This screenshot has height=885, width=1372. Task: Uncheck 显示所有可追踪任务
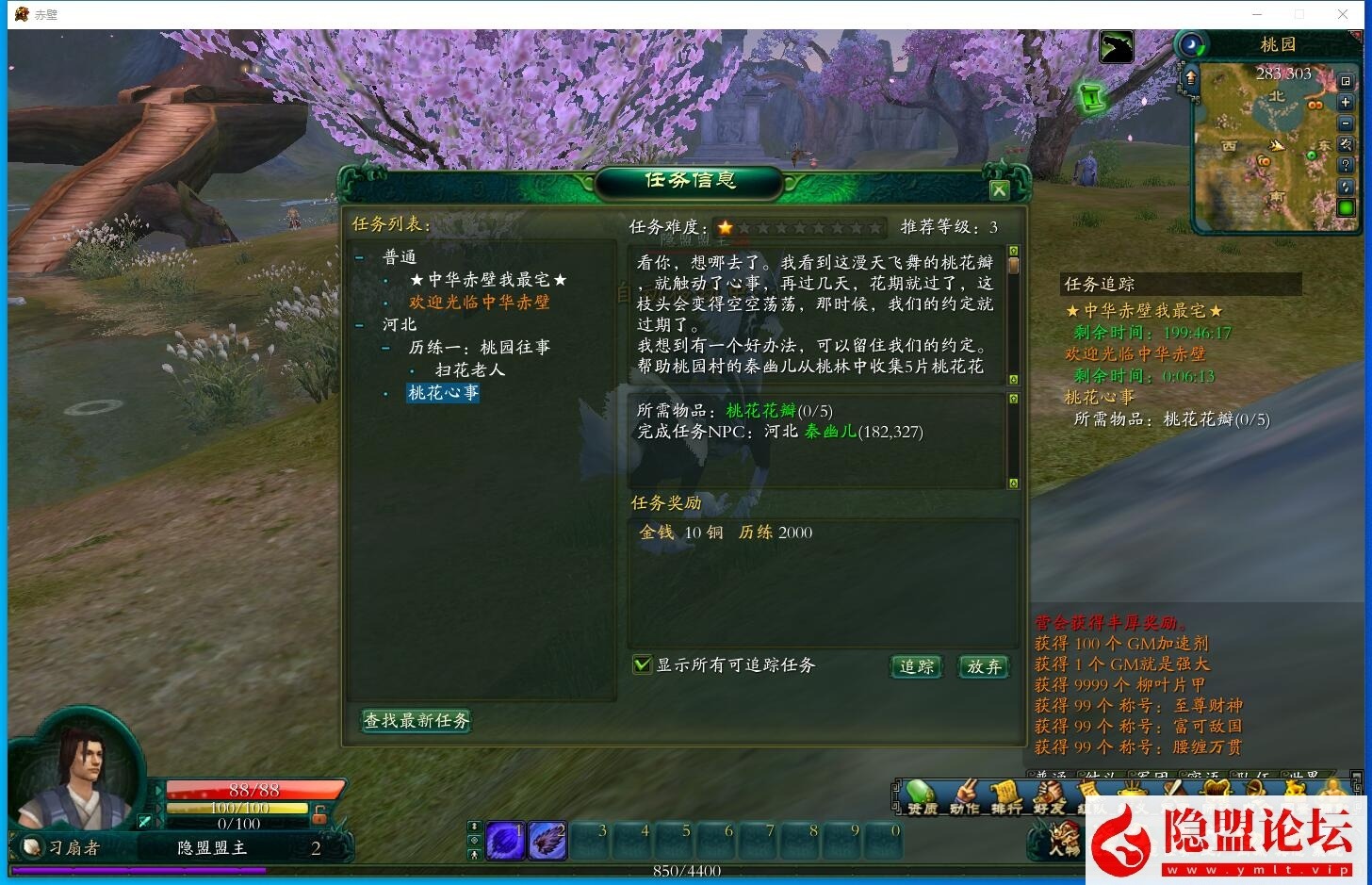coord(644,664)
